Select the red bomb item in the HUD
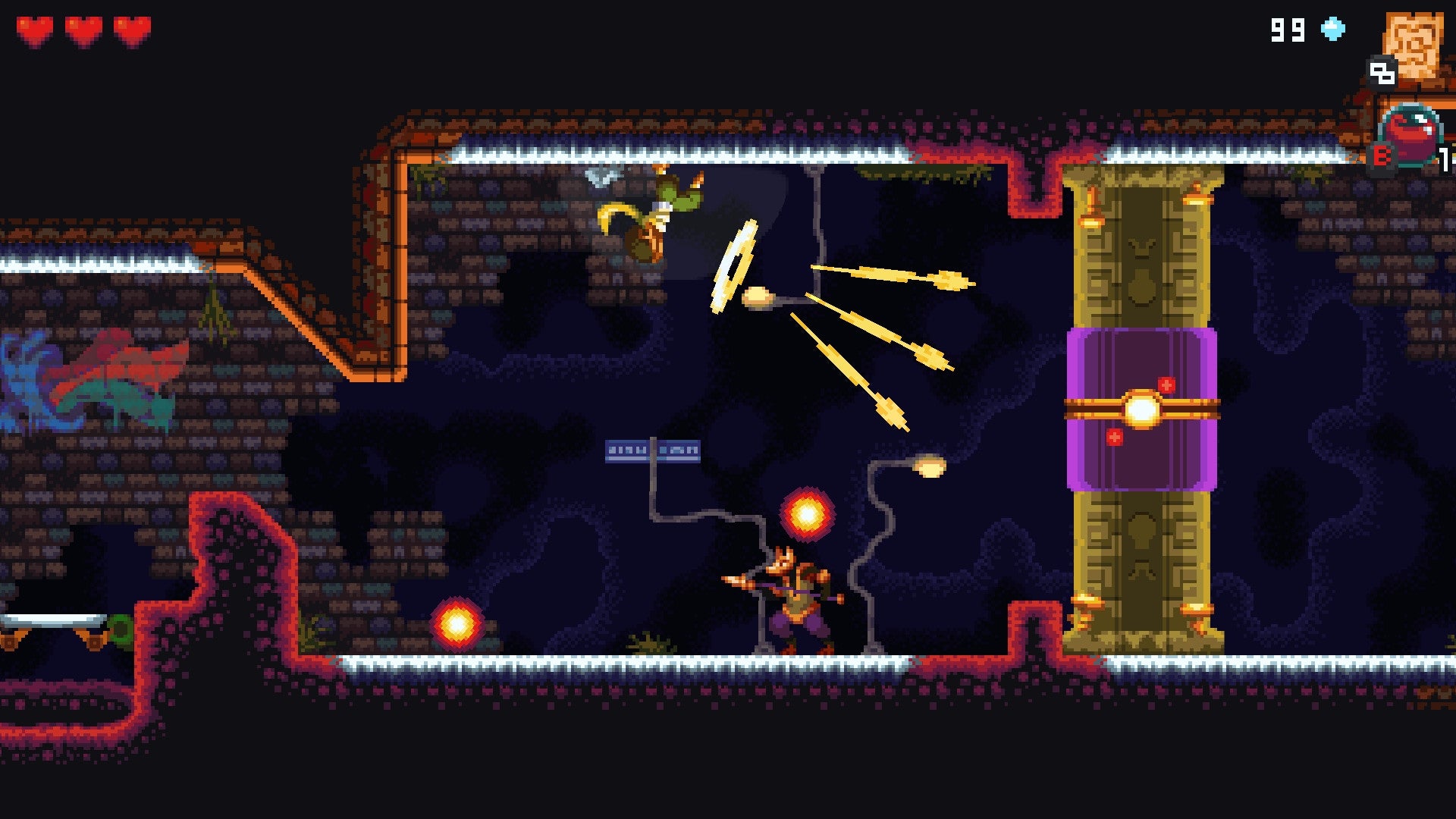Image resolution: width=1456 pixels, height=819 pixels. [1410, 136]
